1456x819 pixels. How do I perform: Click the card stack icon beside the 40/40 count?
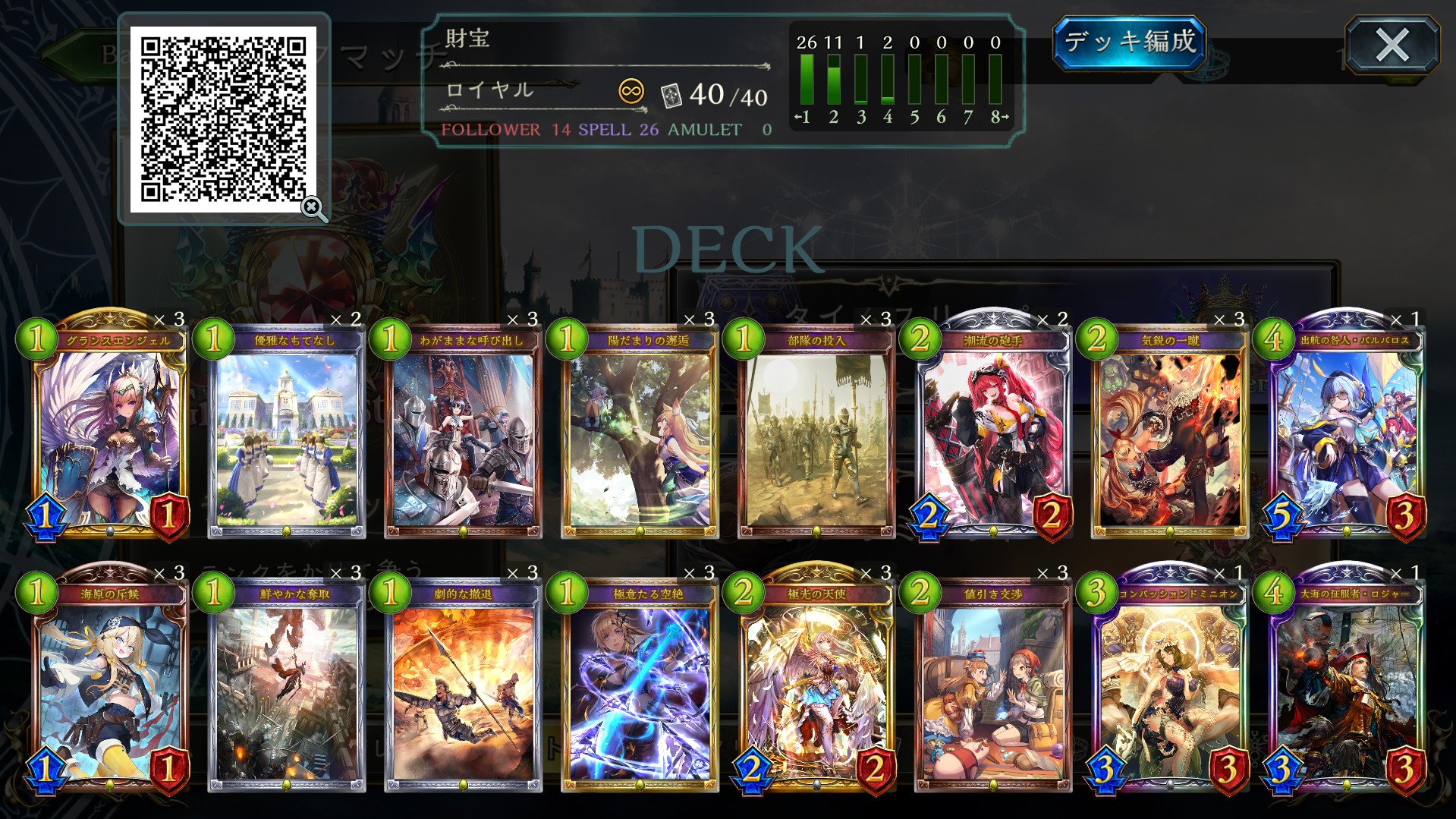tap(672, 96)
